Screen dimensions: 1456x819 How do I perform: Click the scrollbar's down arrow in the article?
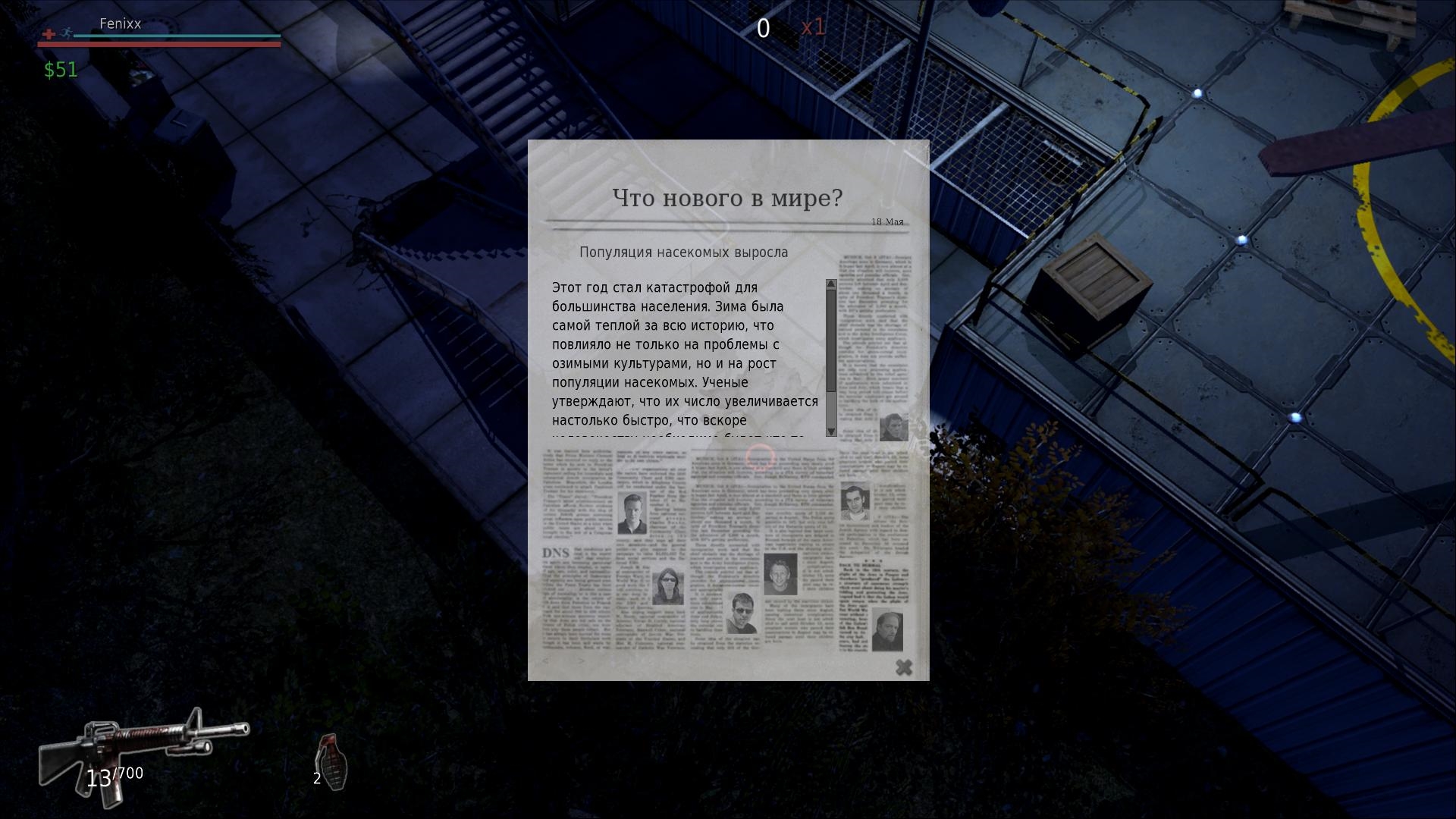coord(831,431)
